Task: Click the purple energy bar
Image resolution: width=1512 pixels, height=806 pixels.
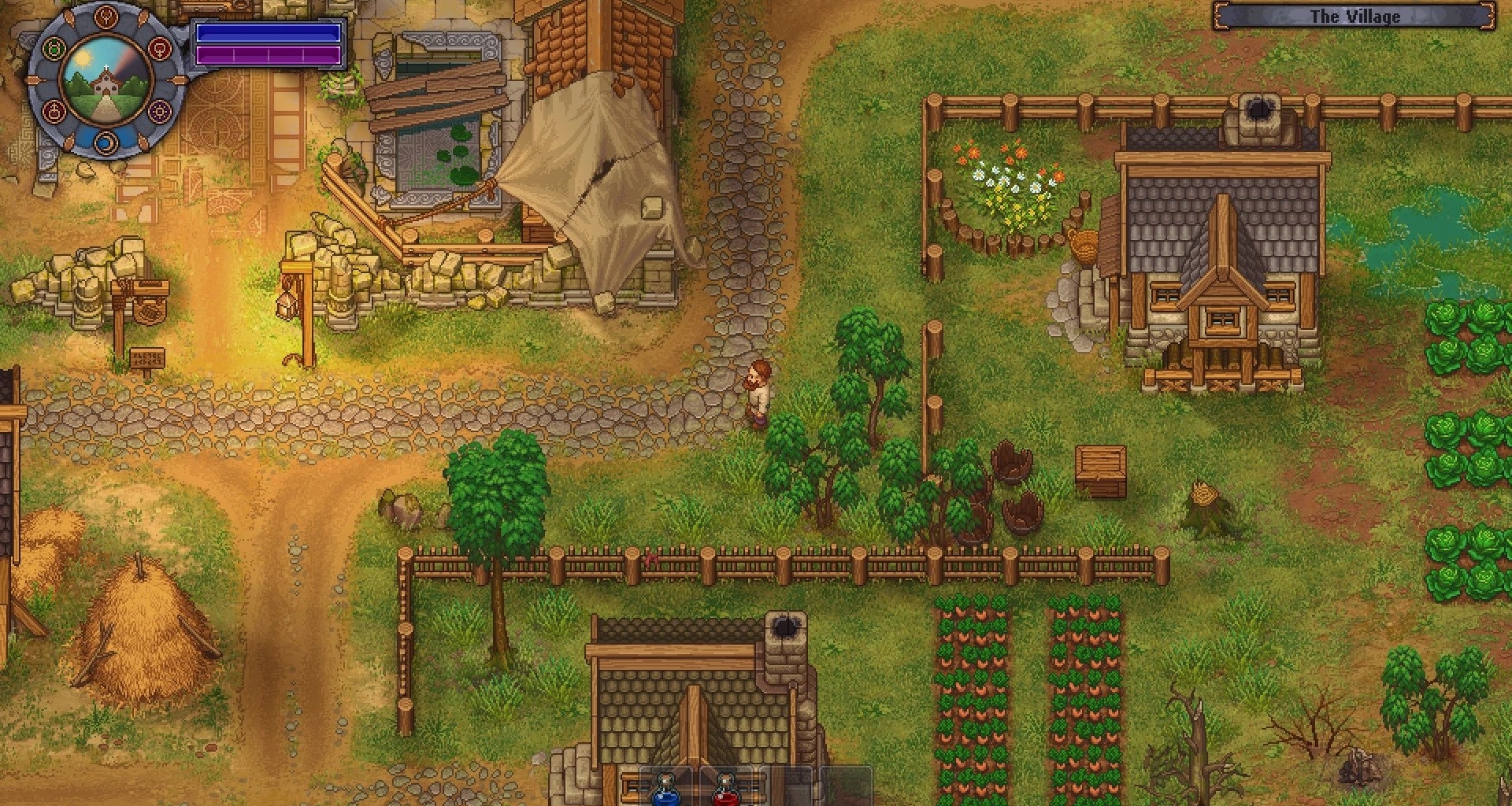Action: (x=268, y=55)
